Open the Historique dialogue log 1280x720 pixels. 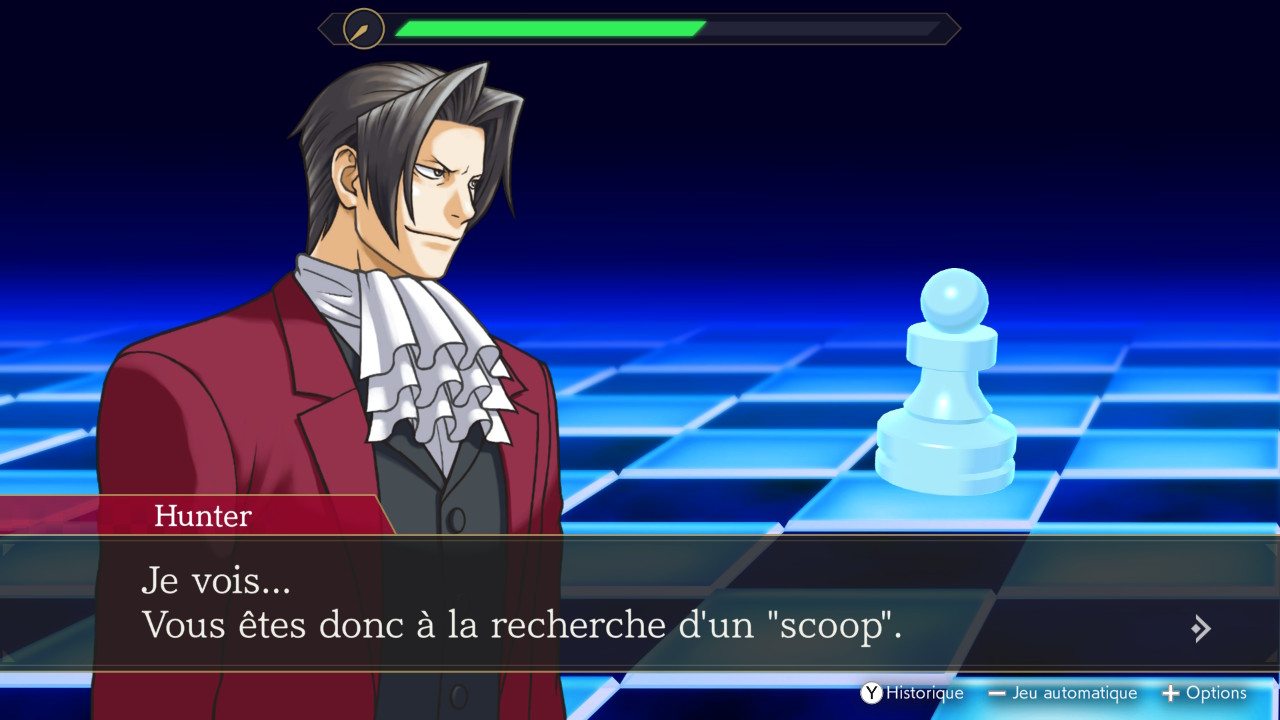912,693
